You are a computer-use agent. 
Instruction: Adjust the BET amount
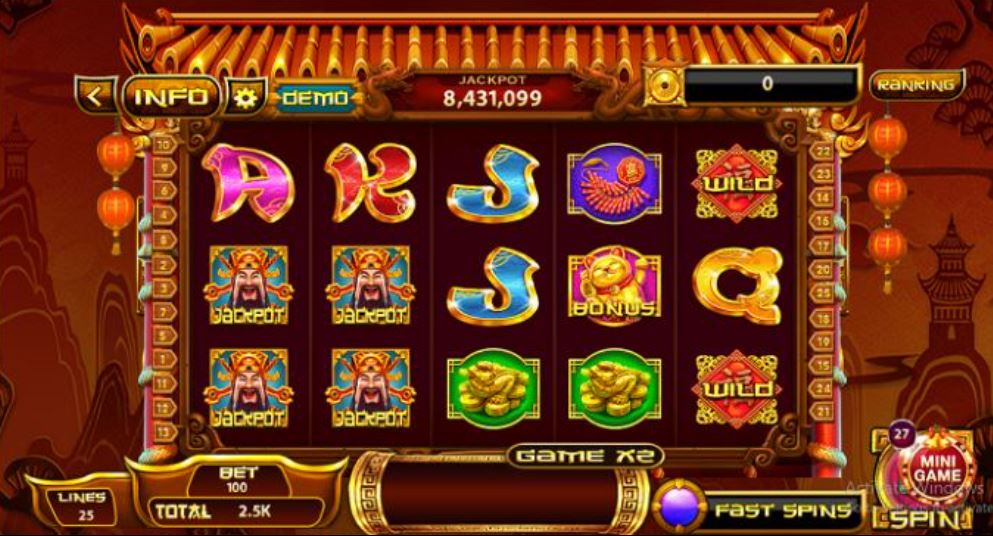coord(238,479)
